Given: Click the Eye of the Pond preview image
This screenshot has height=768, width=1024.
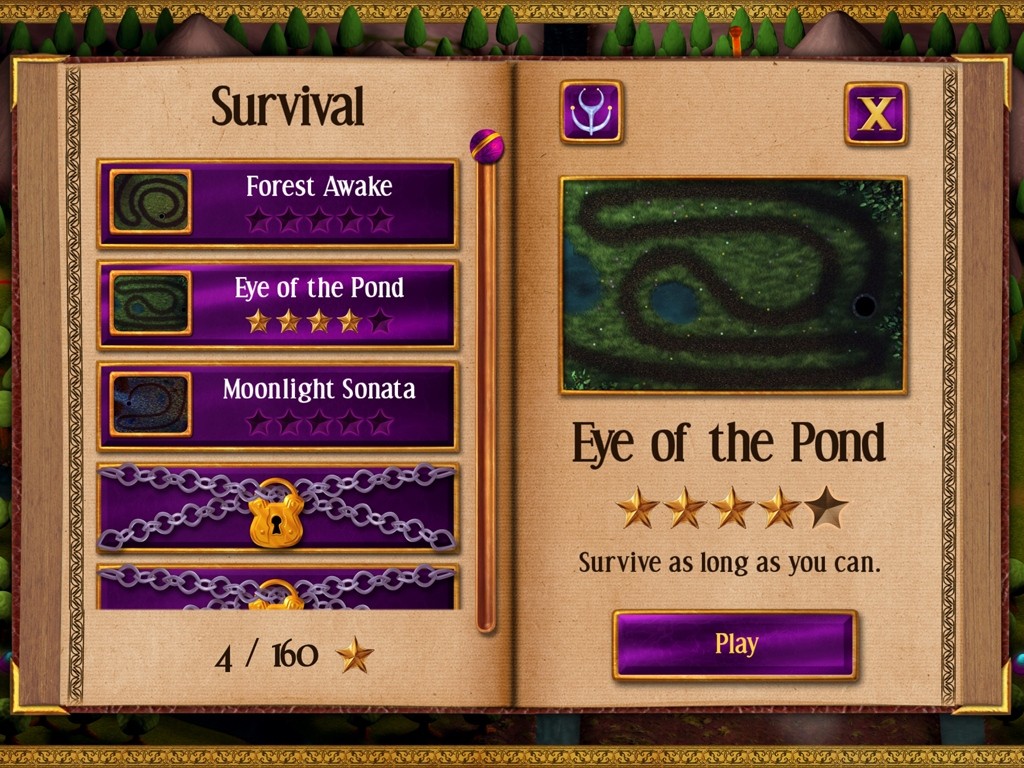Looking at the screenshot, I should pos(733,285).
